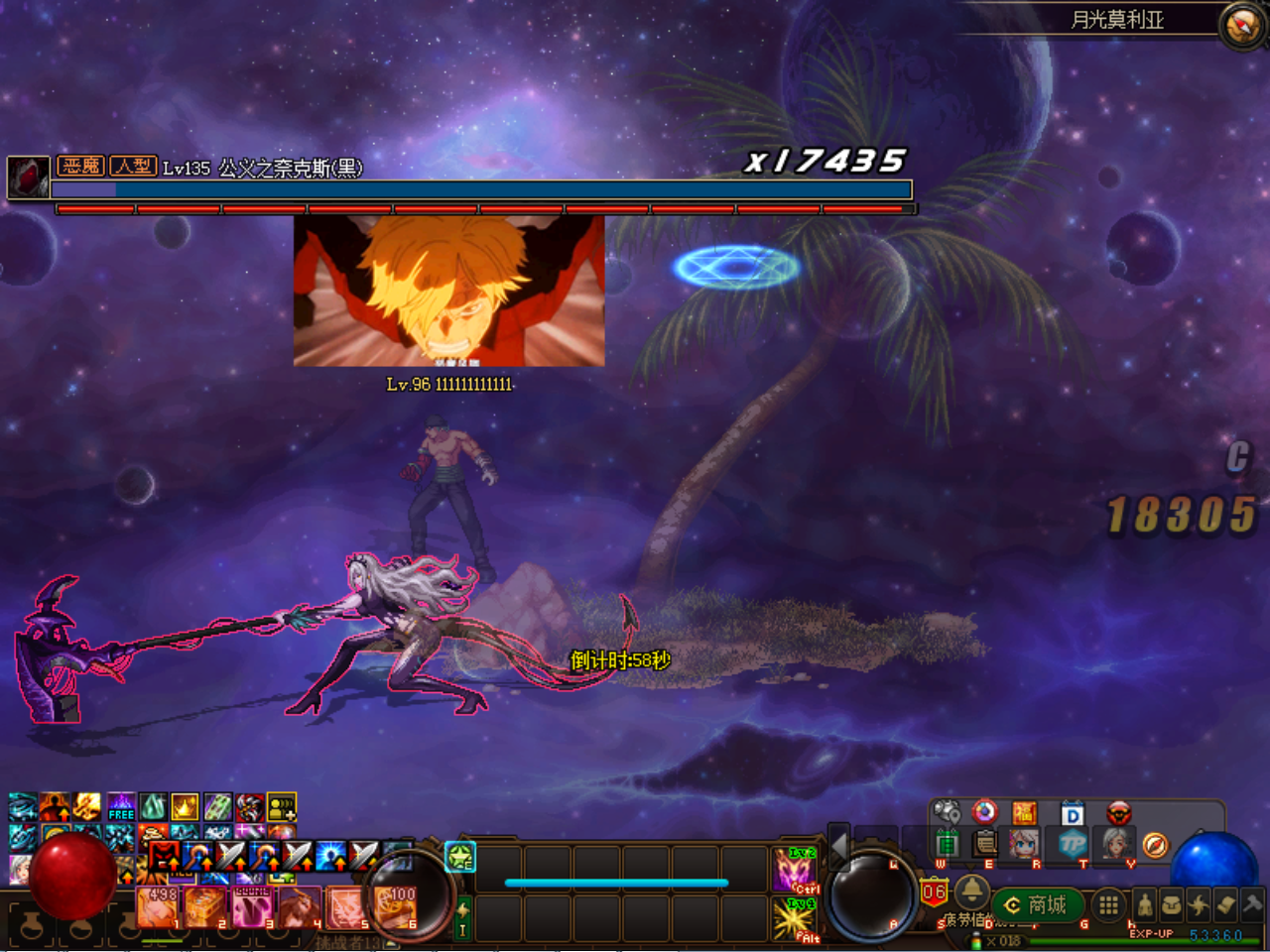The image size is (1270, 952).
Task: Open the blue TP icon
Action: pyautogui.click(x=1072, y=844)
